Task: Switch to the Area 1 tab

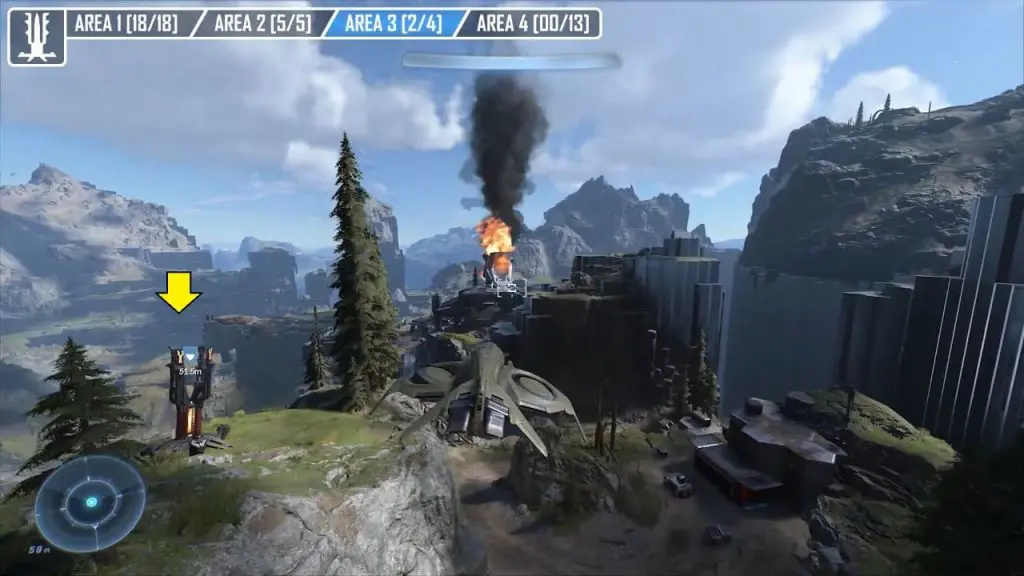Action: pos(126,23)
